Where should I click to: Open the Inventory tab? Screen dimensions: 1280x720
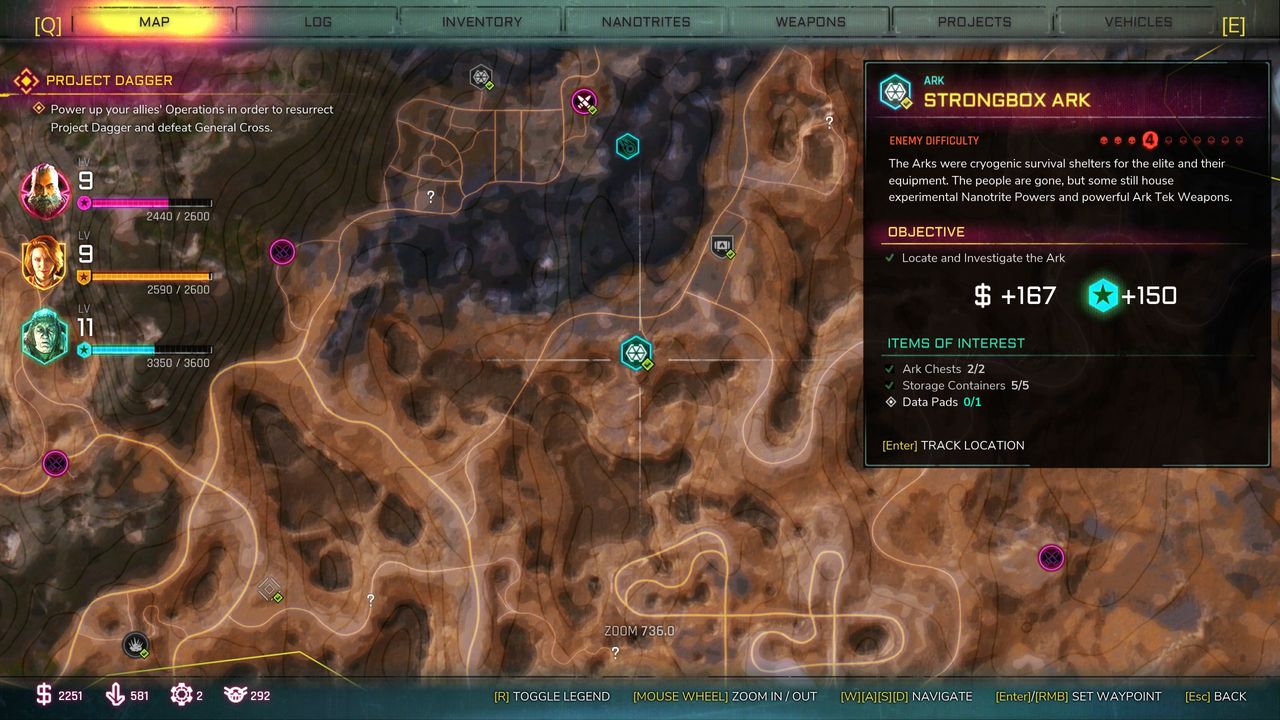click(482, 21)
